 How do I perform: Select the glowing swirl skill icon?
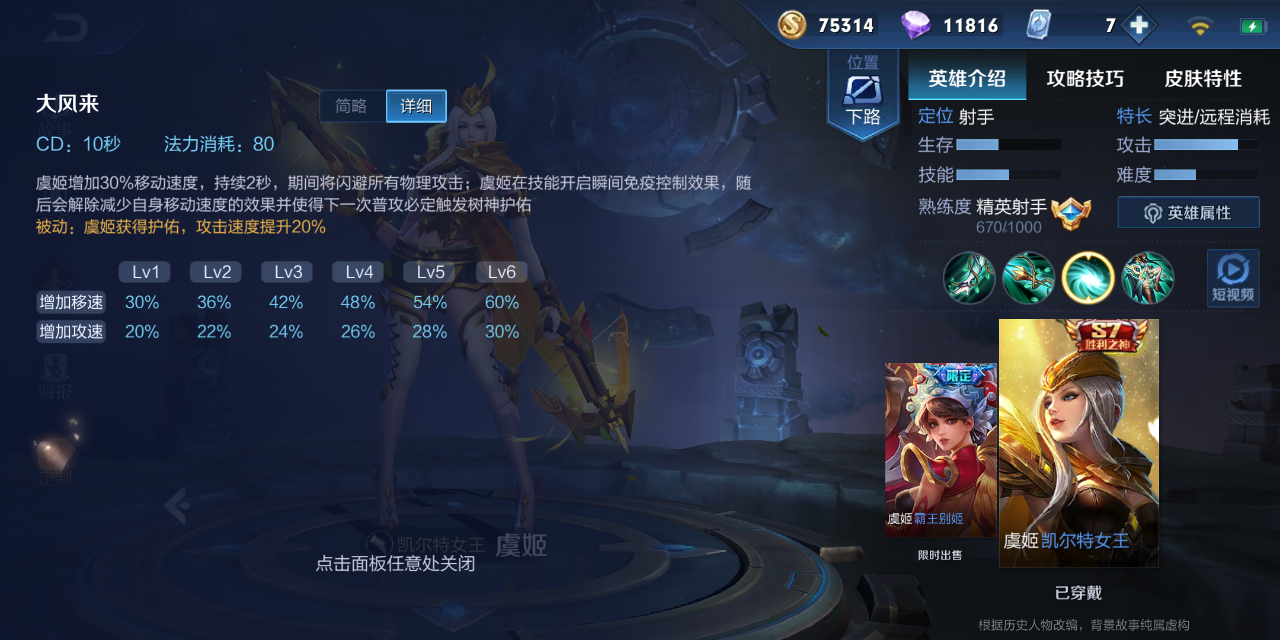point(1088,278)
